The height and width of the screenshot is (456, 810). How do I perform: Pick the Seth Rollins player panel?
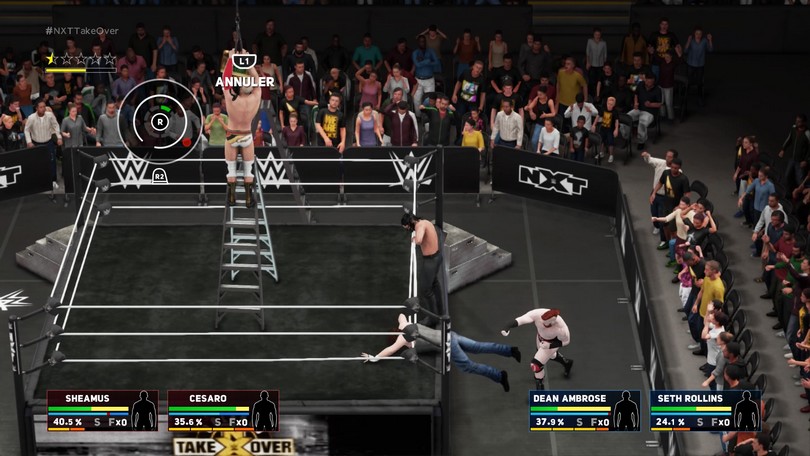click(x=705, y=410)
